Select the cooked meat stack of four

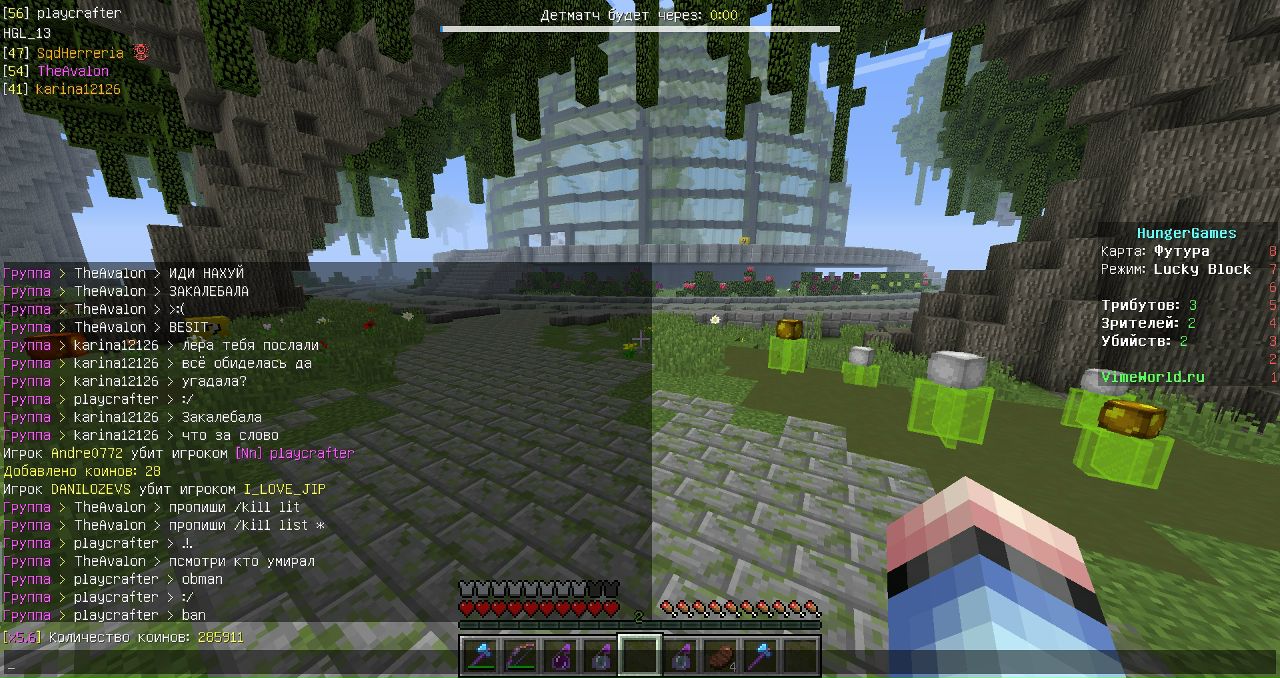(720, 656)
